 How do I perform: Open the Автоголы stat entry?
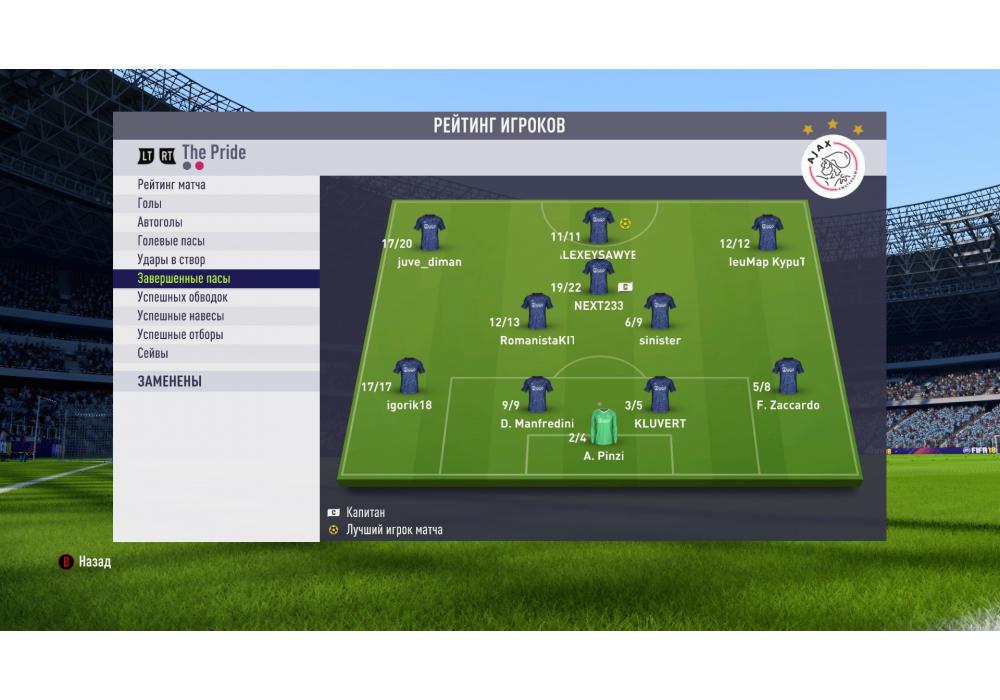pyautogui.click(x=160, y=223)
